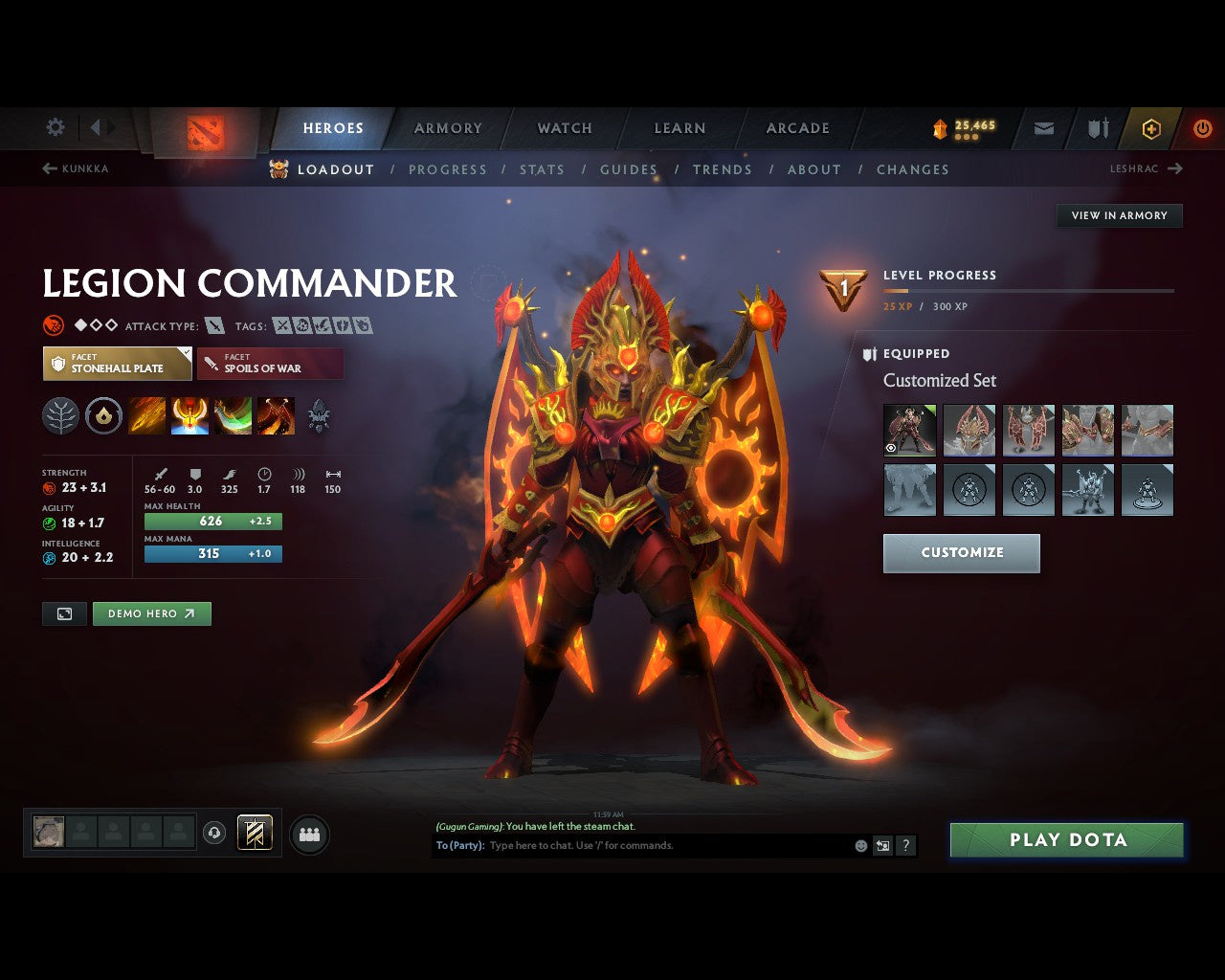Screen dimensions: 1225x980
Task: Switch to the Spoils of War facet
Action: 270,363
